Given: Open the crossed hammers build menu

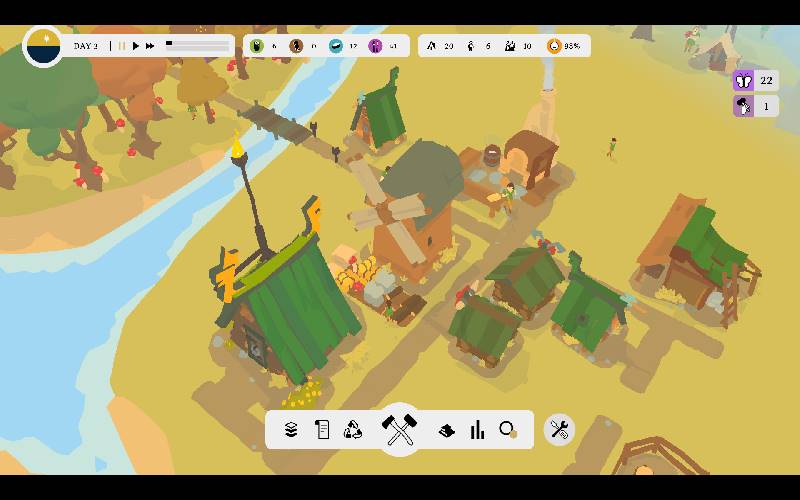Looking at the screenshot, I should [400, 430].
